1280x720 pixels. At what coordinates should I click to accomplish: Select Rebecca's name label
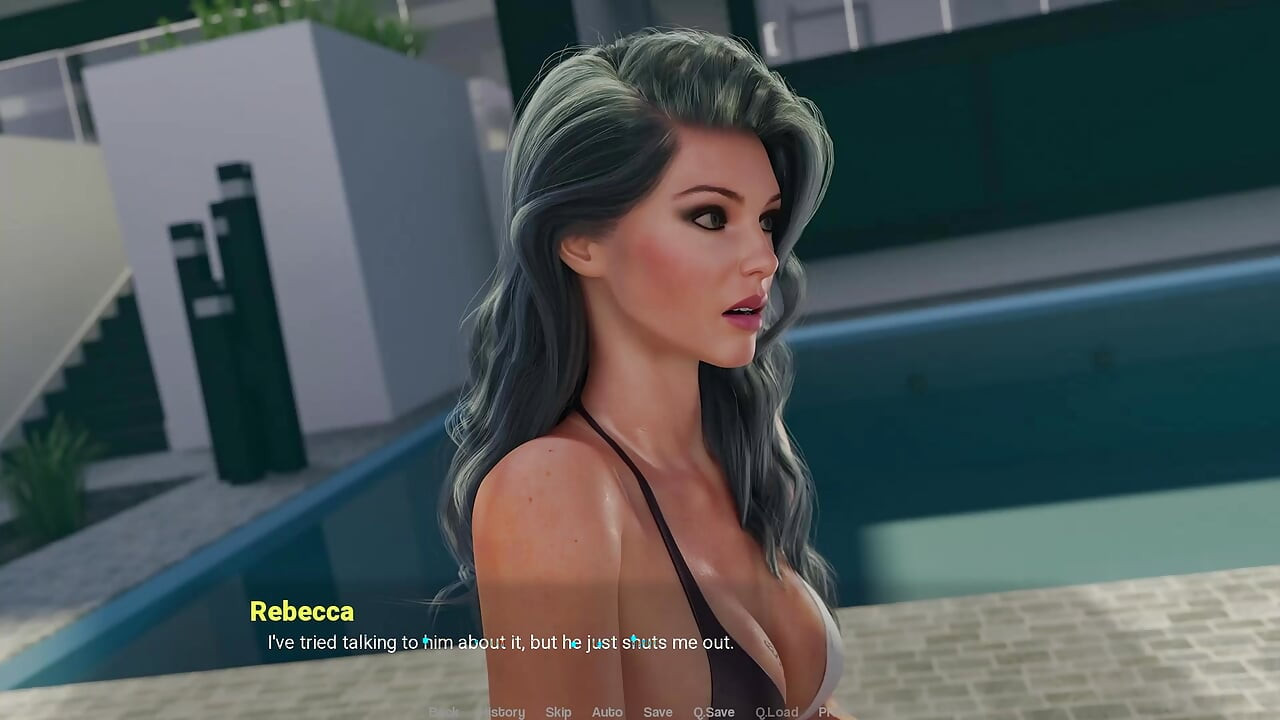(x=302, y=611)
